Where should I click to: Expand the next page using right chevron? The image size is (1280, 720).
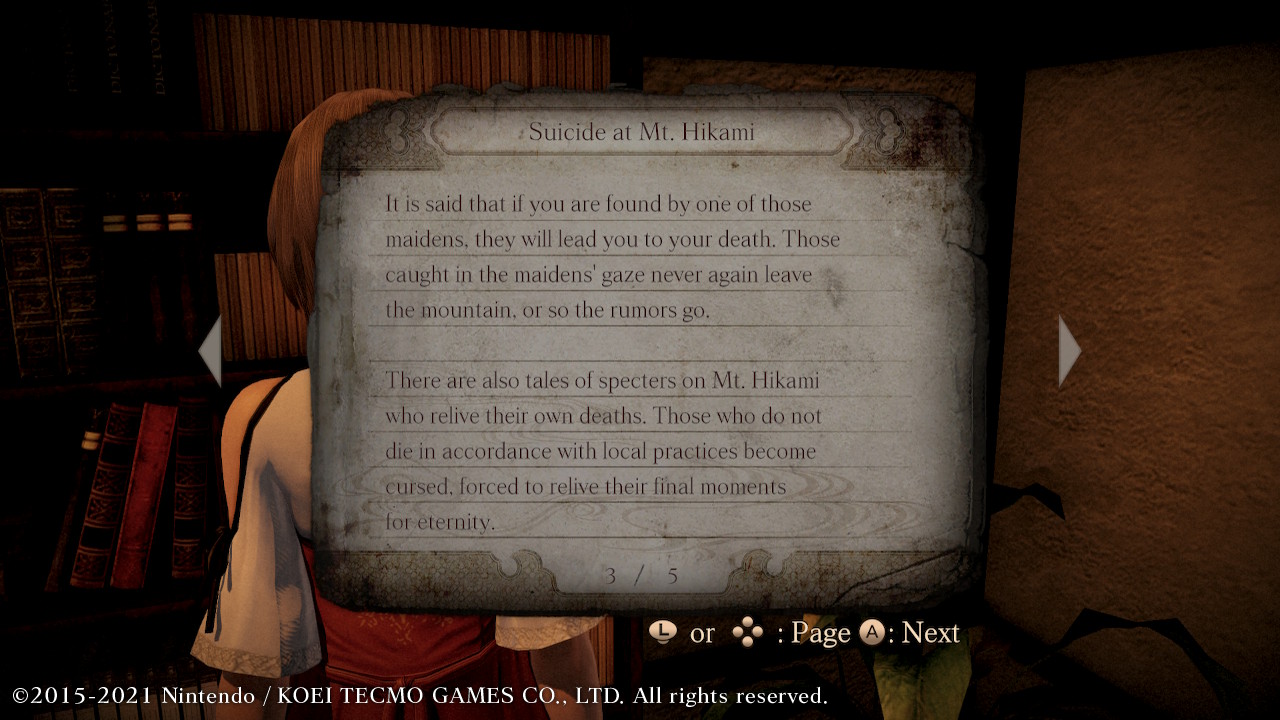point(1069,350)
